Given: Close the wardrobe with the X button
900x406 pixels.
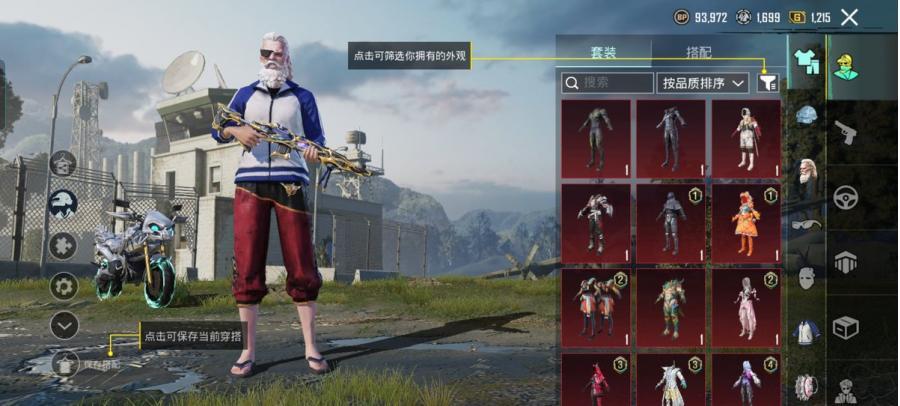Looking at the screenshot, I should [x=849, y=17].
